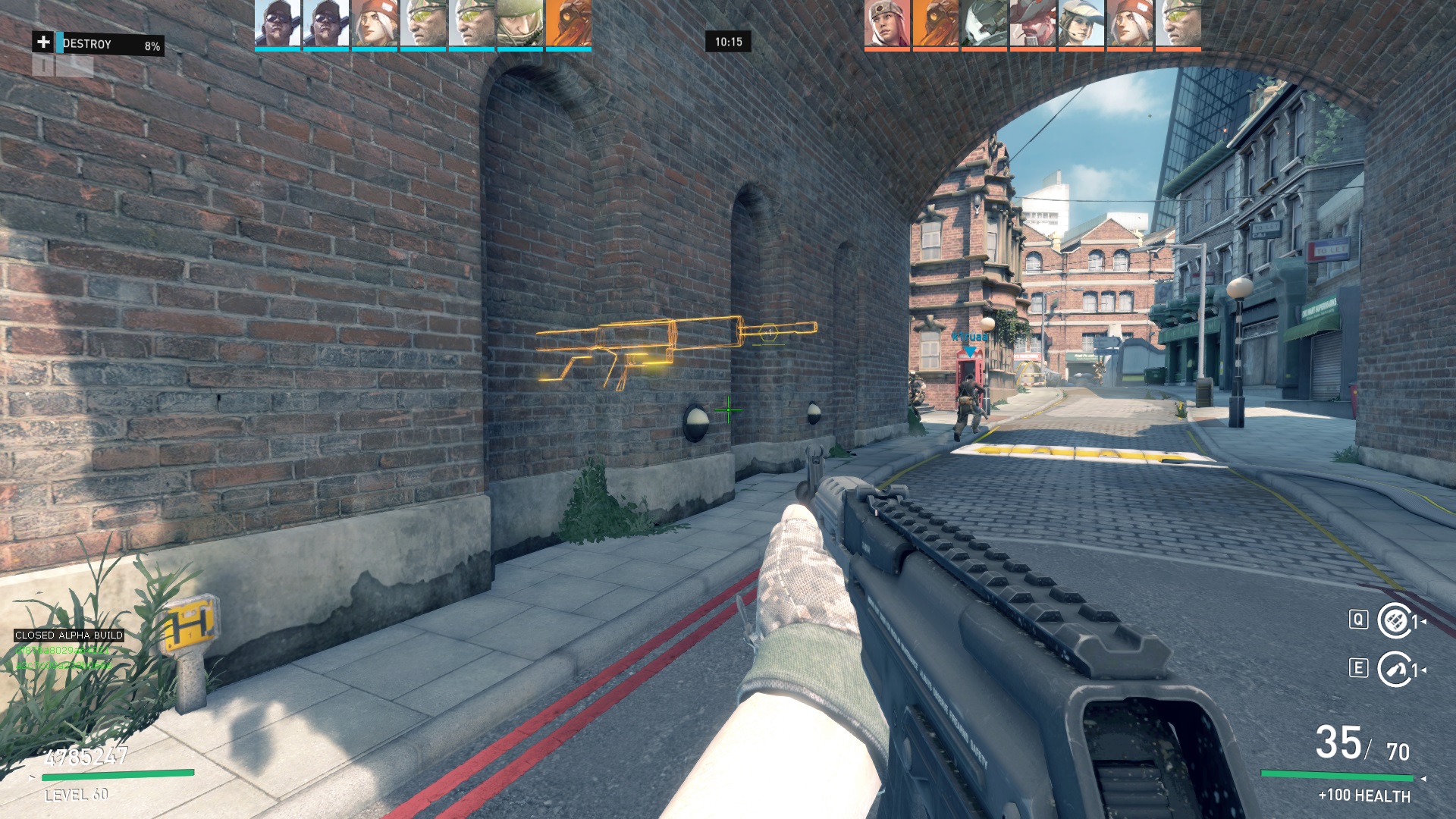
Task: Pick the orange team's green-goggles man portrait
Action: tap(1178, 24)
